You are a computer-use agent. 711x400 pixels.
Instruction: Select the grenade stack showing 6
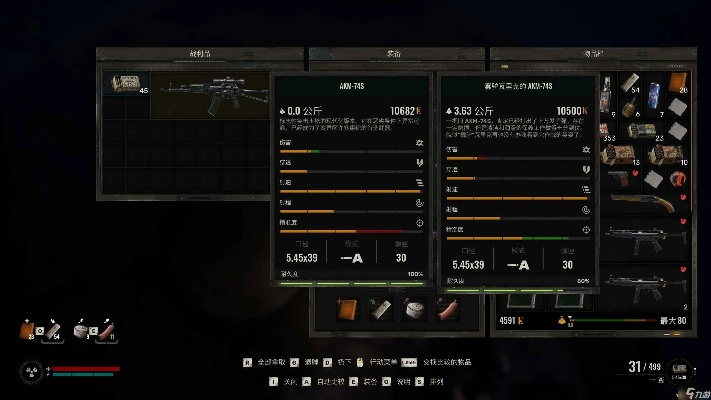(629, 108)
